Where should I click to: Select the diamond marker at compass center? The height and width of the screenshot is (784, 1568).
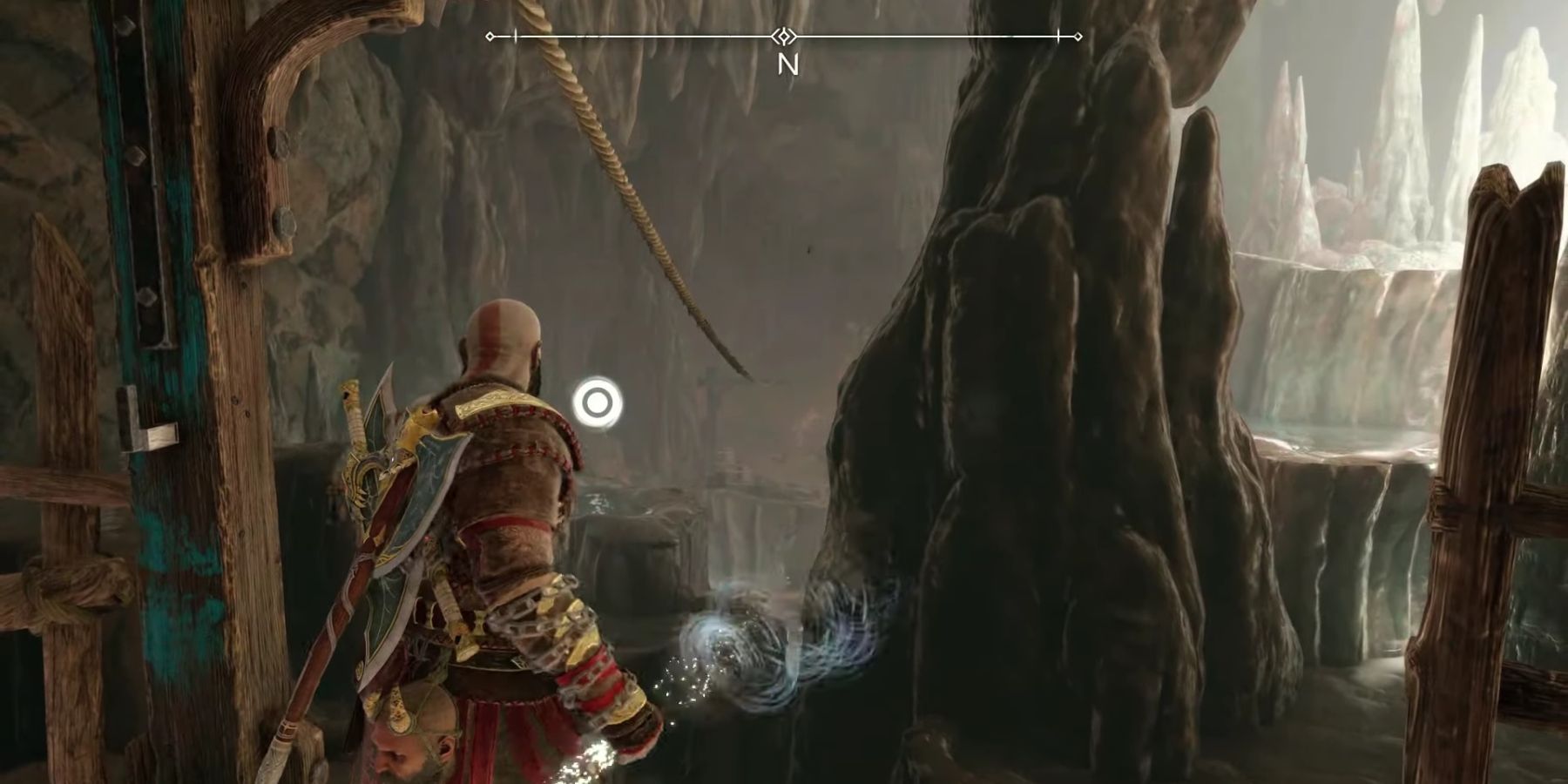tap(782, 36)
